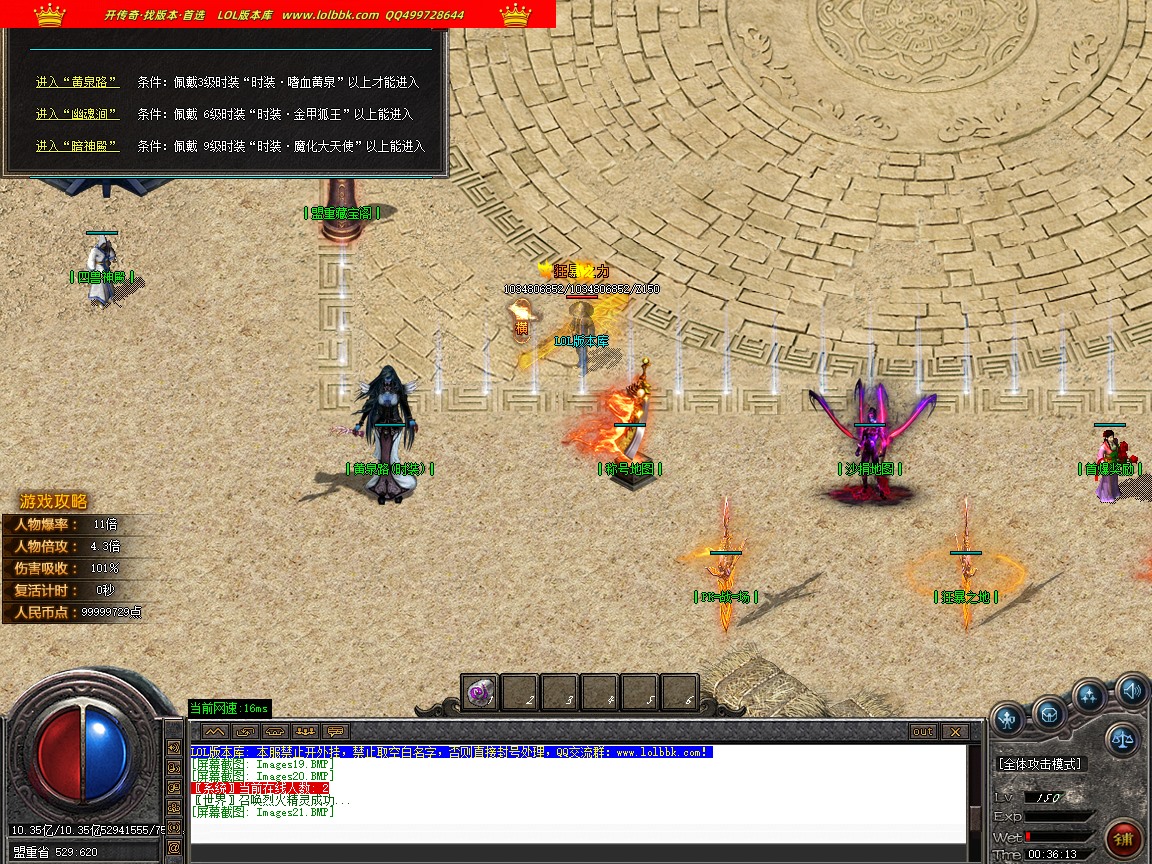This screenshot has width=1152, height=864.
Task: Close the chat window with the X button
Action: [954, 732]
